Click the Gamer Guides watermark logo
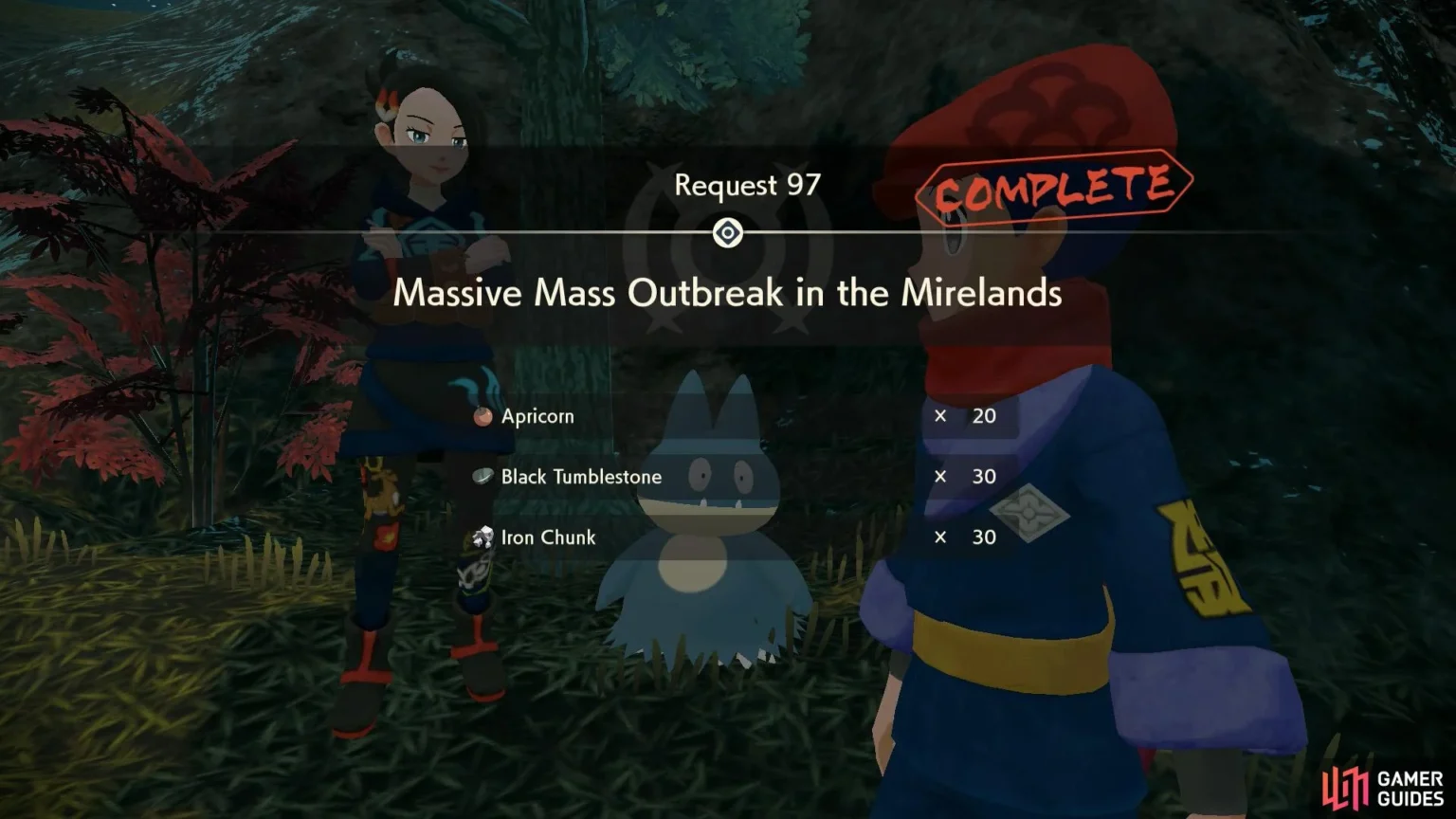 (x=1383, y=787)
